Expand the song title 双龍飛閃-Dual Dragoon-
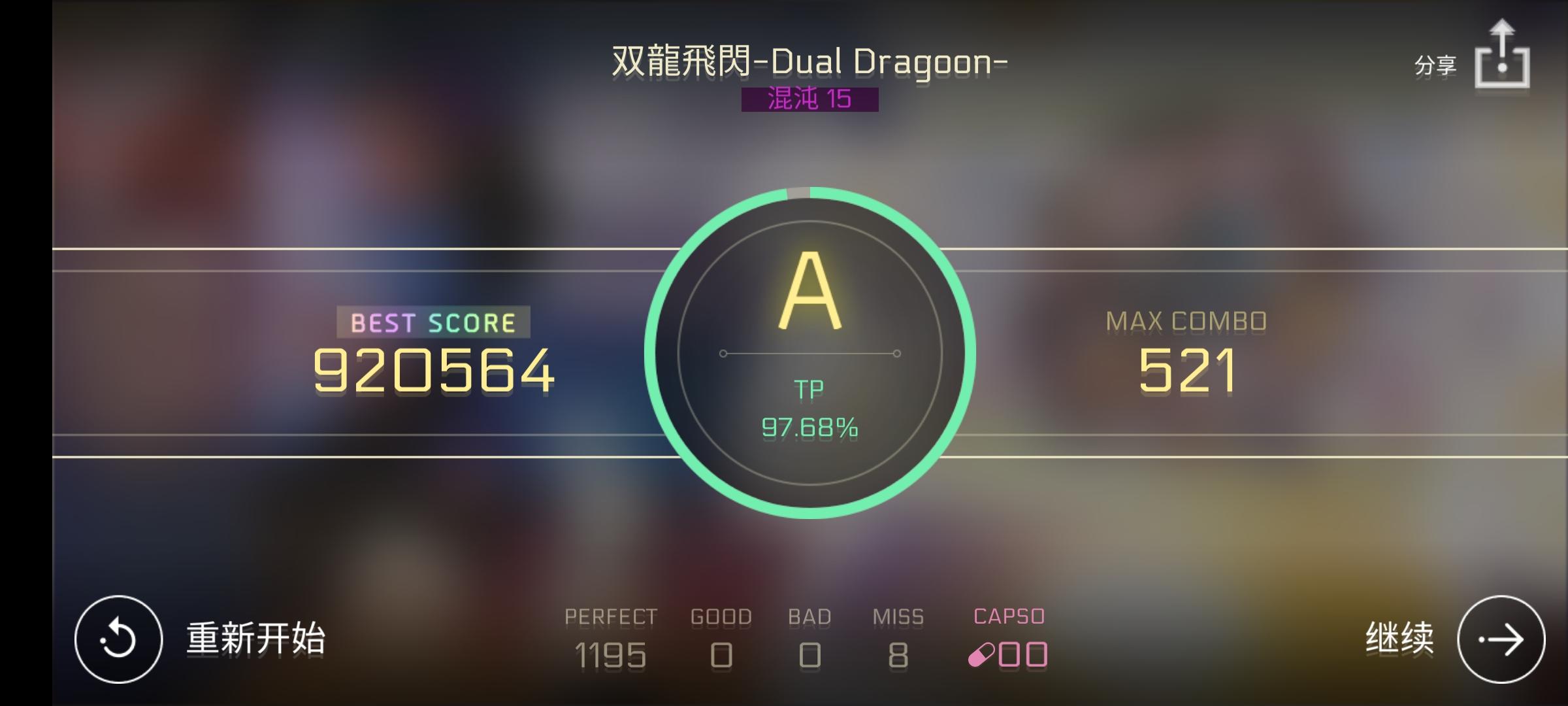This screenshot has height=706, width=1568. click(x=808, y=60)
